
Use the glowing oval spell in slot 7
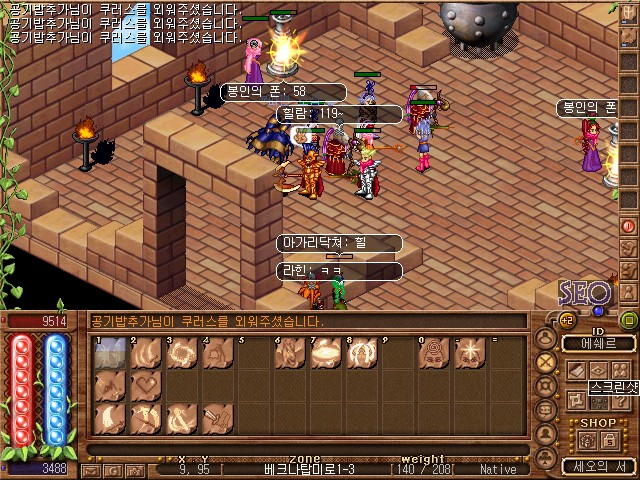tap(326, 352)
